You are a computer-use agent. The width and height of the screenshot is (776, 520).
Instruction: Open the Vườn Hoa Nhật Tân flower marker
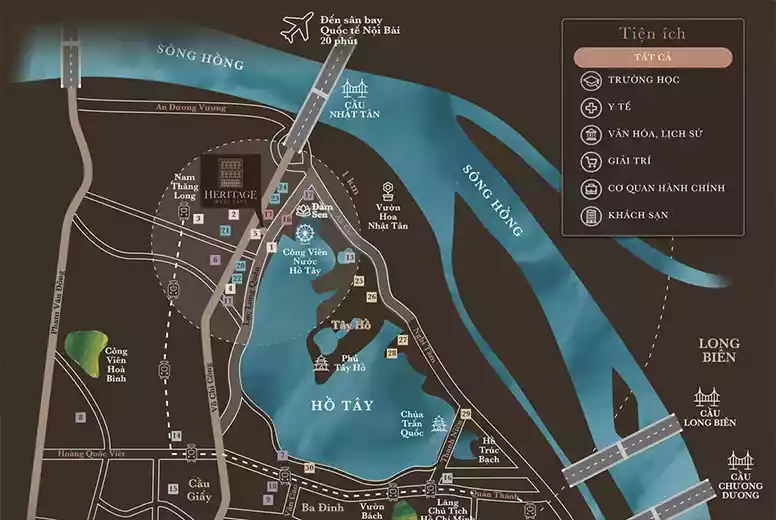389,189
